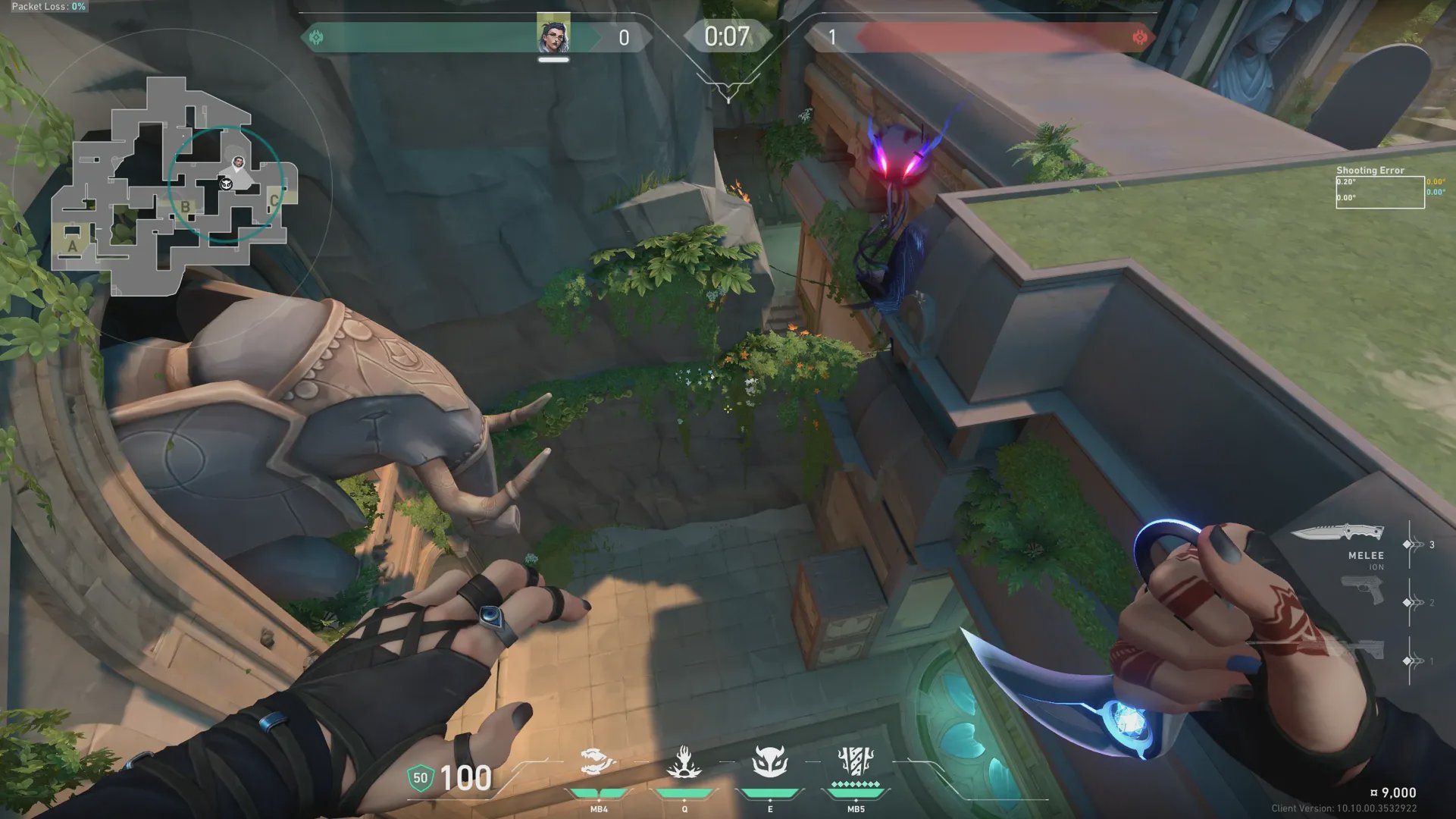The image size is (1456, 819).
Task: Activate Fade's Prowler ability icon
Action: (x=598, y=763)
